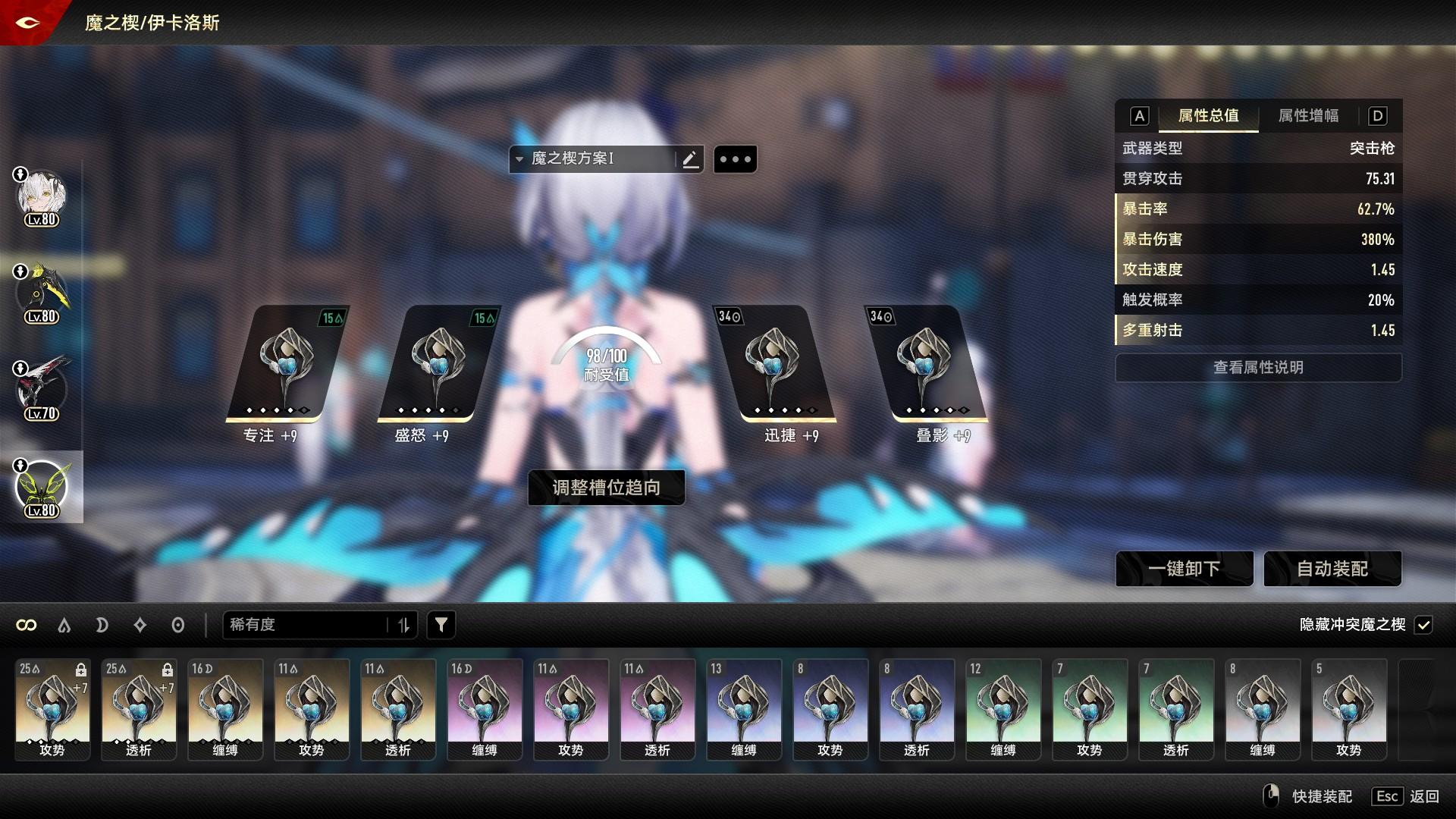Choose the equipped 迅捷 +9 wedge
1456x819 pixels.
pos(773,363)
